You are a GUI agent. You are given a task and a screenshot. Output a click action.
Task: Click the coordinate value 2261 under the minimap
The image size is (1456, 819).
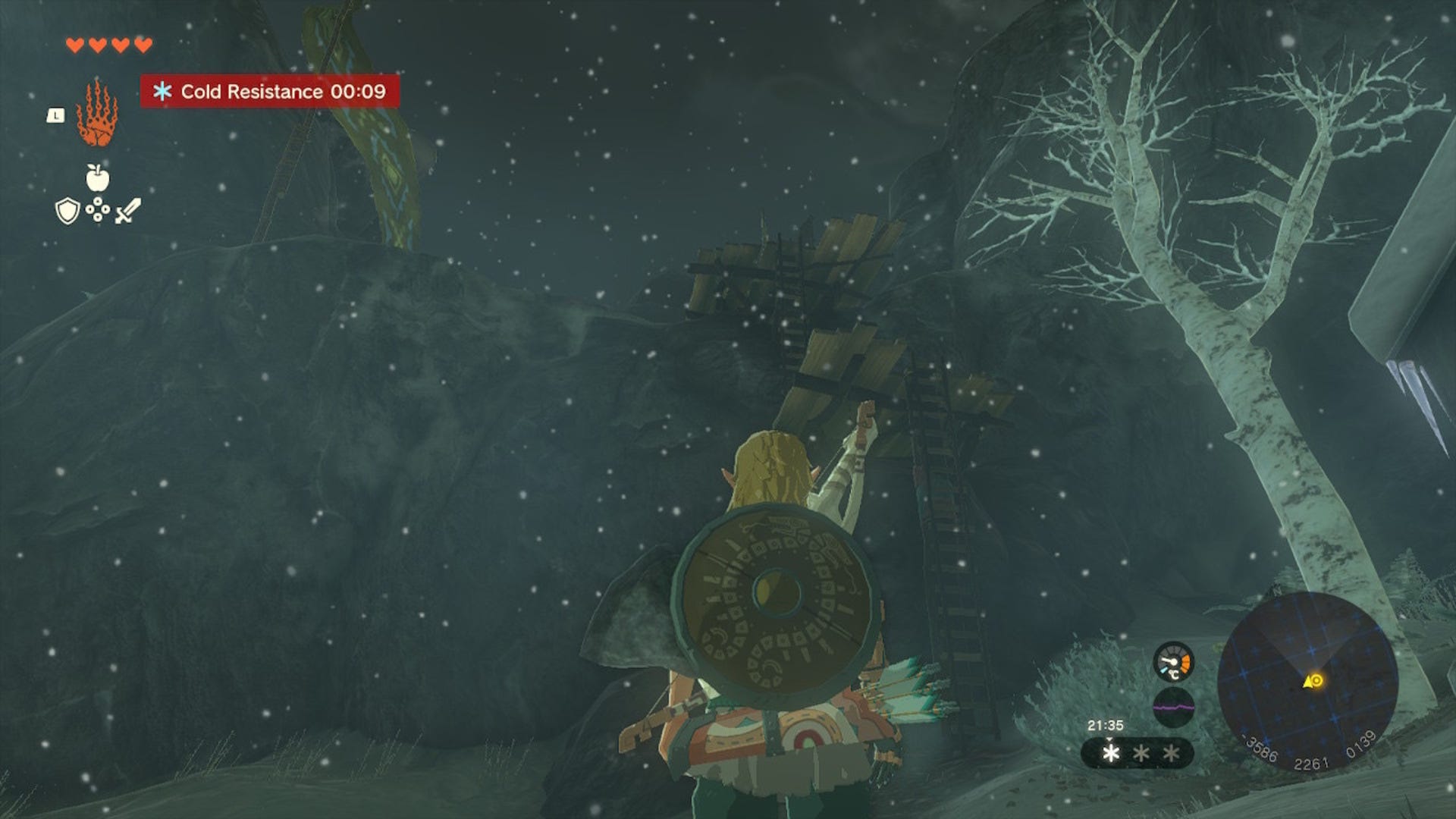click(x=1312, y=762)
